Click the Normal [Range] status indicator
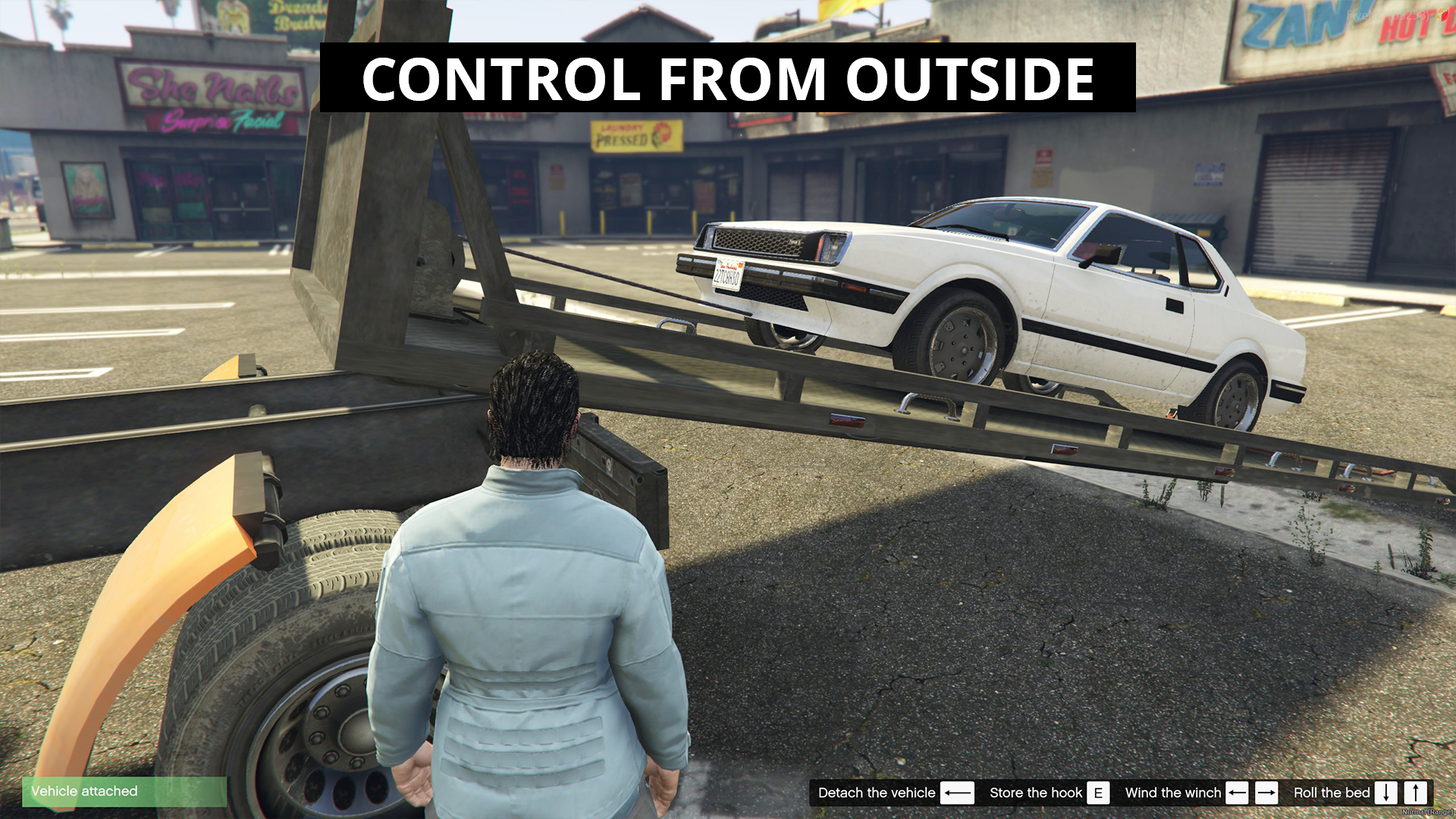The width and height of the screenshot is (1456, 819). 1429,811
